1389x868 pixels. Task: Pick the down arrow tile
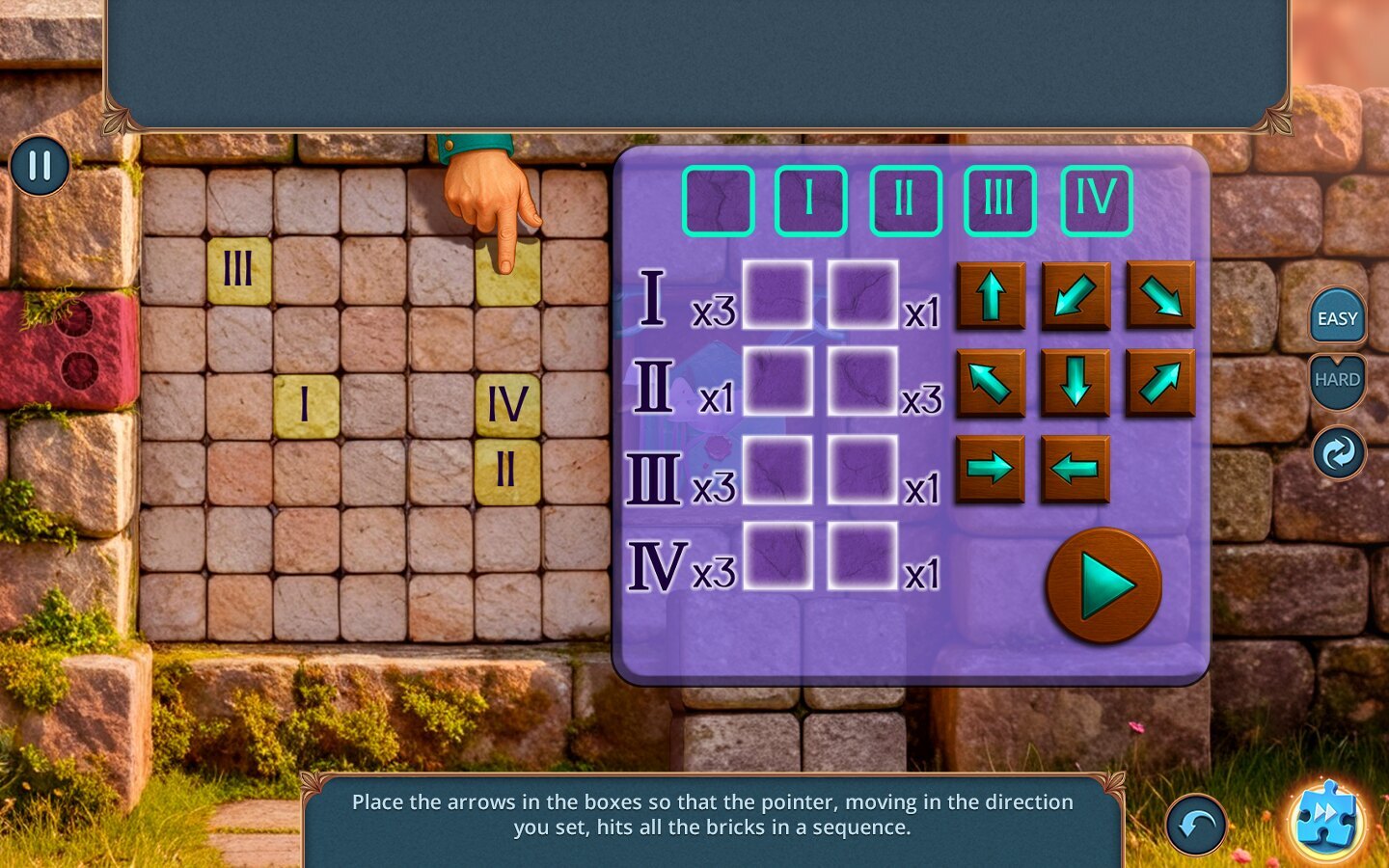click(1076, 383)
